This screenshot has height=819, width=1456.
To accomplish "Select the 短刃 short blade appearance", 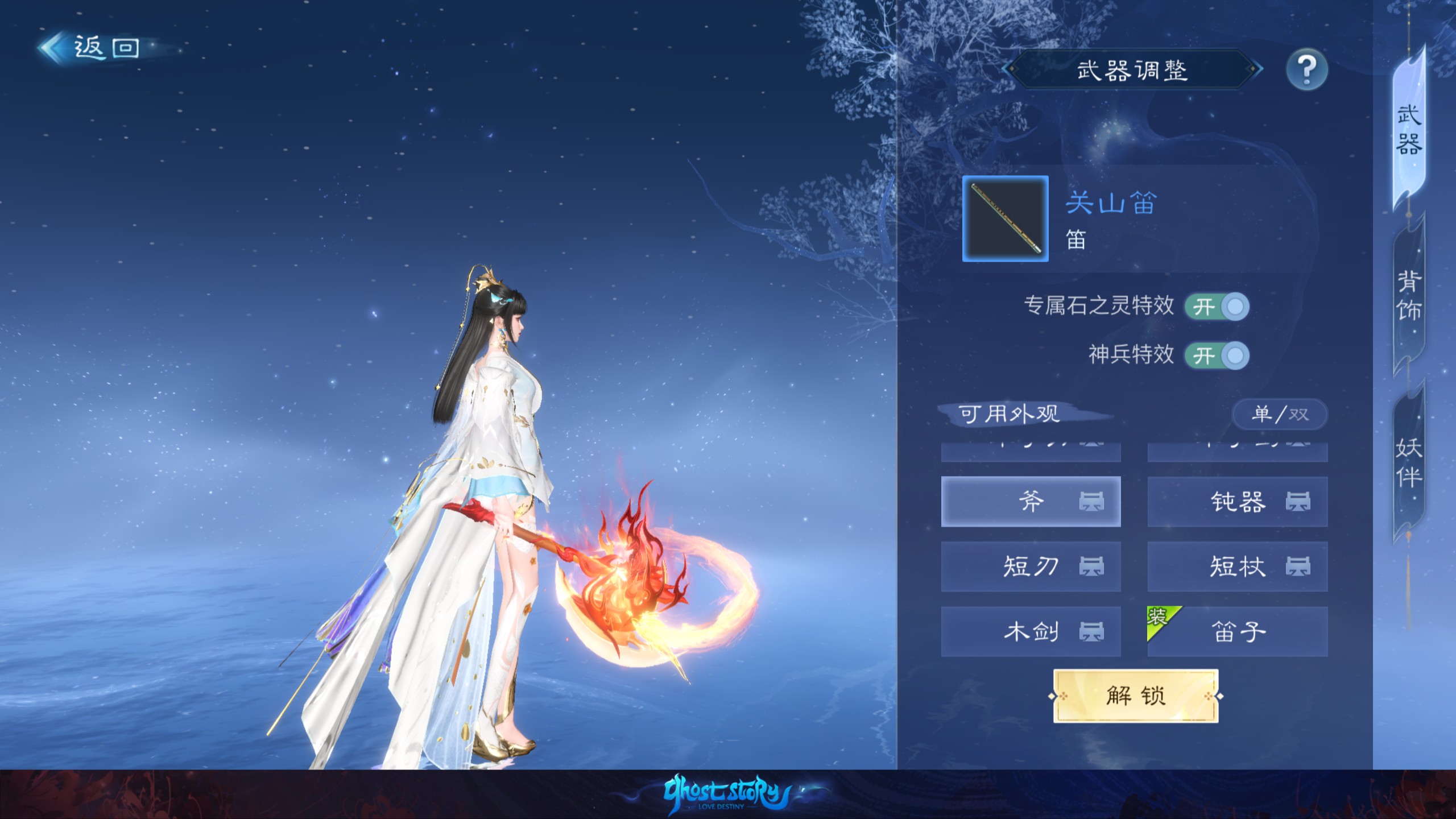I will click(1031, 566).
